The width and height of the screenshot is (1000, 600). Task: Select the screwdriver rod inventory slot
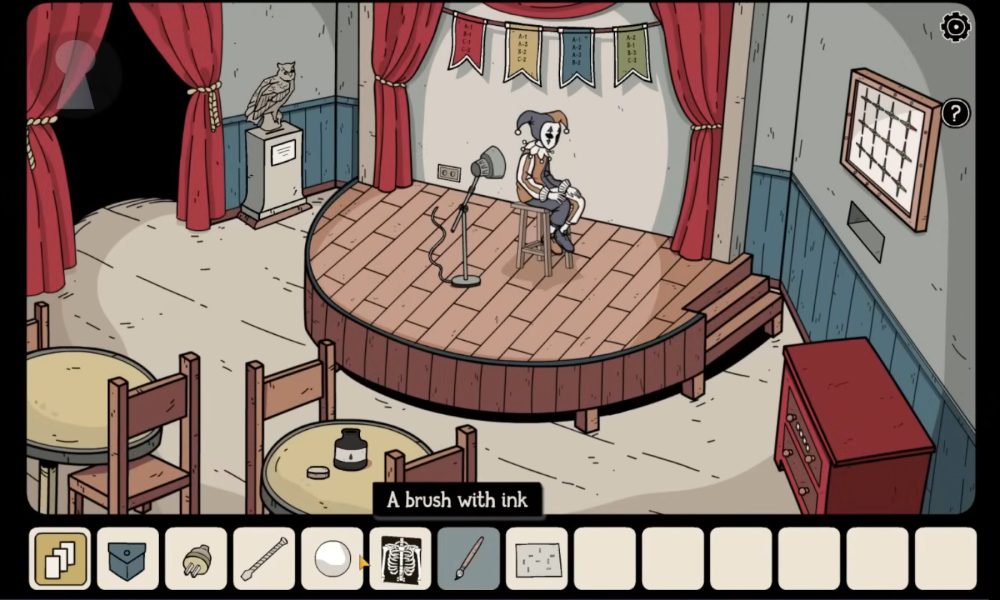[x=264, y=558]
